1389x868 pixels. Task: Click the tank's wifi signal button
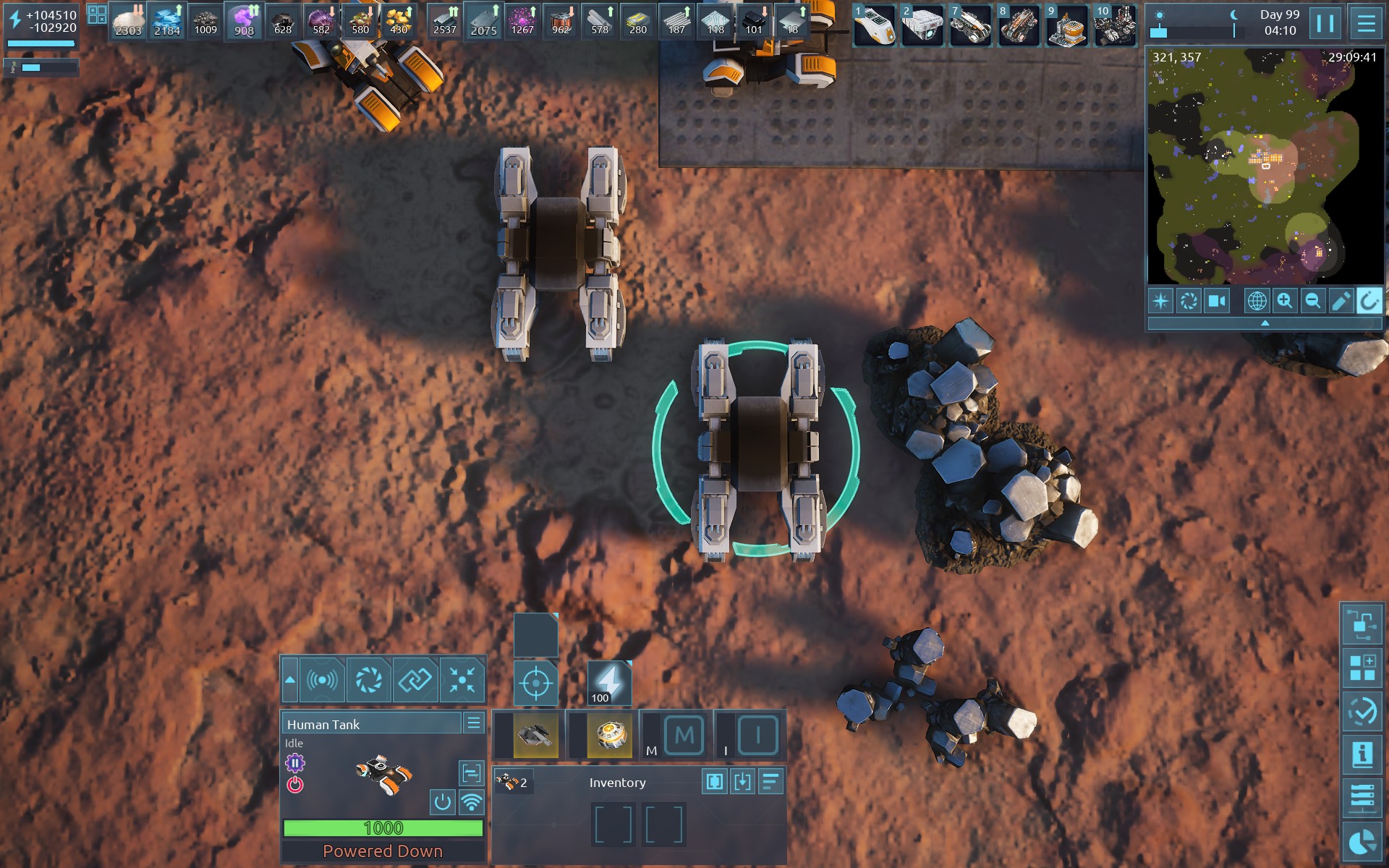coord(472,801)
